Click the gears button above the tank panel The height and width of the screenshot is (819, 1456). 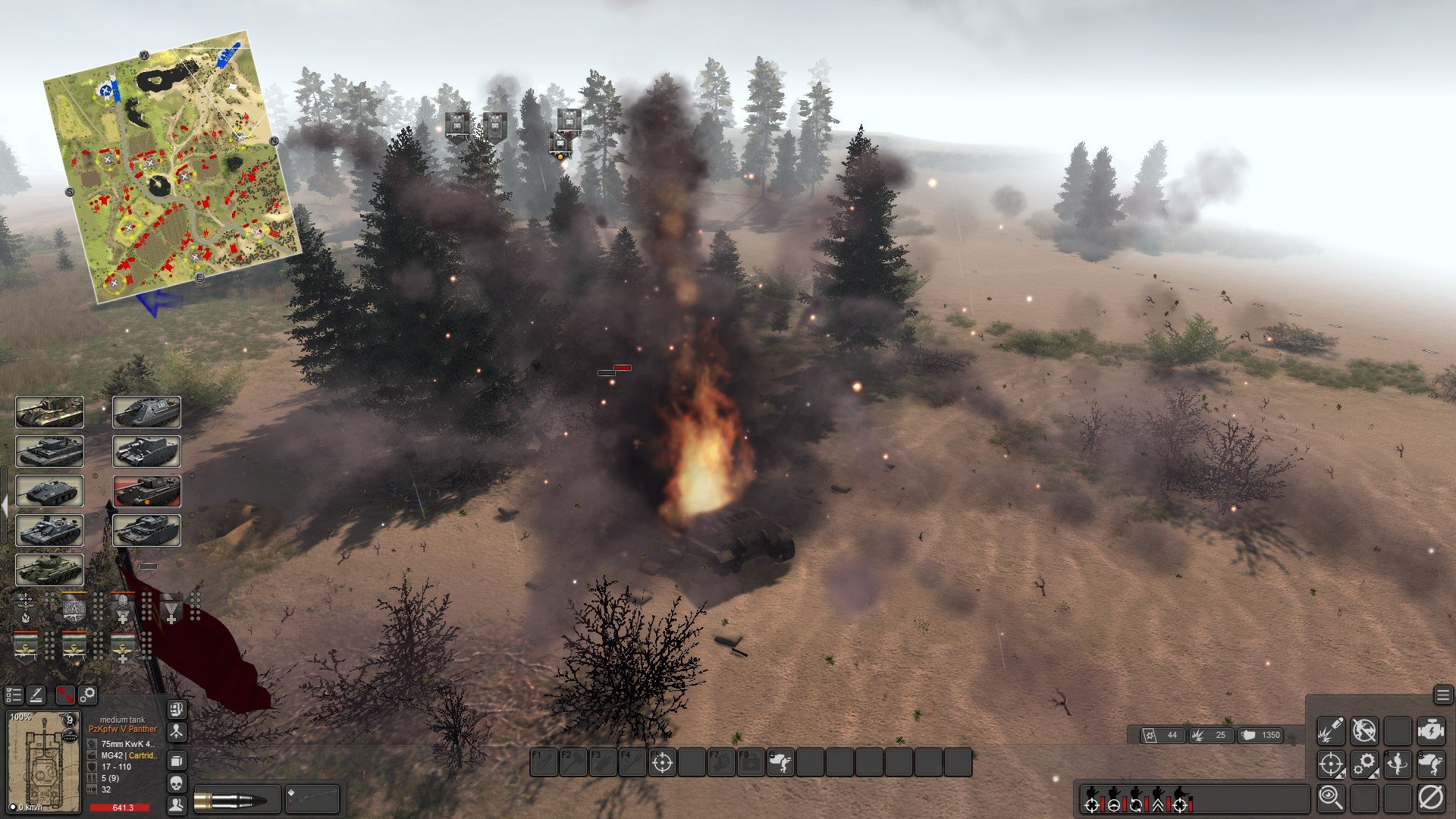88,695
